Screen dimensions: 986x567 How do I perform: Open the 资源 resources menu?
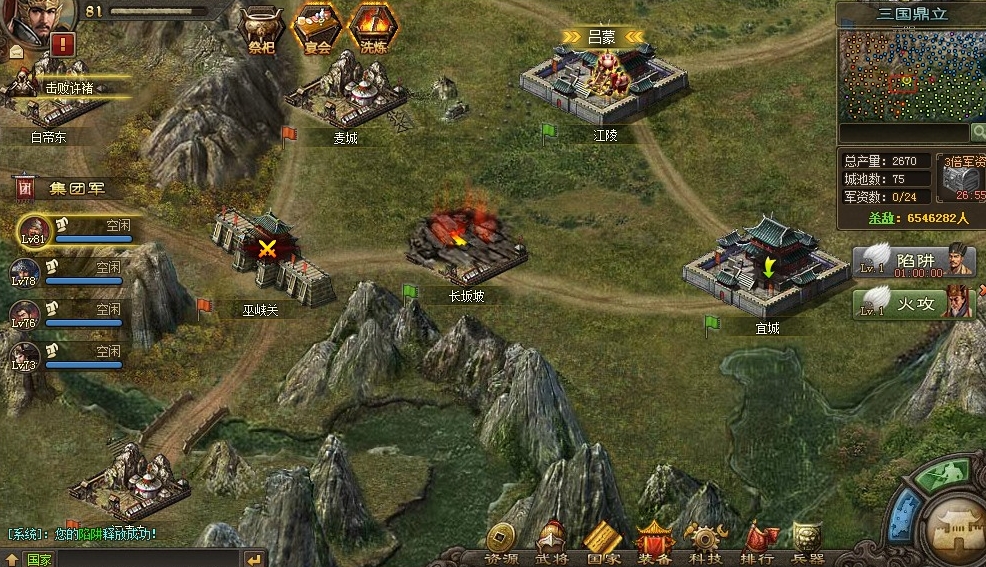point(500,544)
